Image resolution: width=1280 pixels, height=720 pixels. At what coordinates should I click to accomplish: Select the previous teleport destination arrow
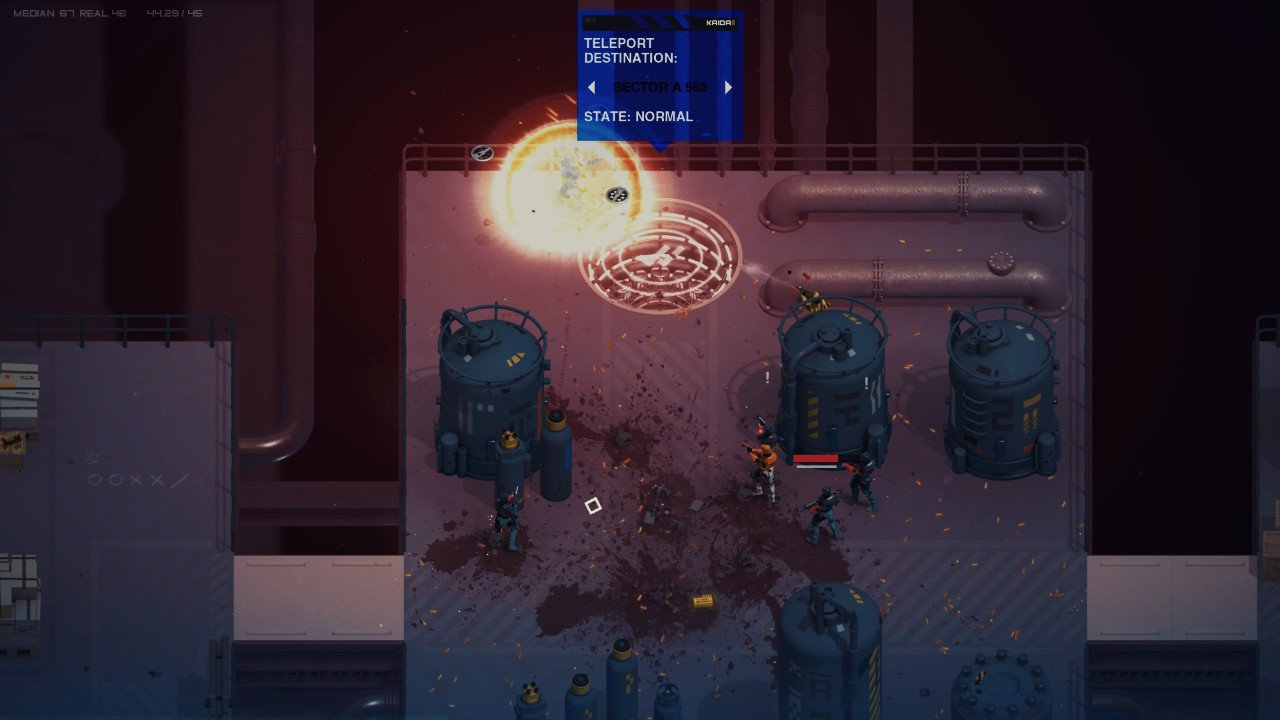[x=592, y=88]
